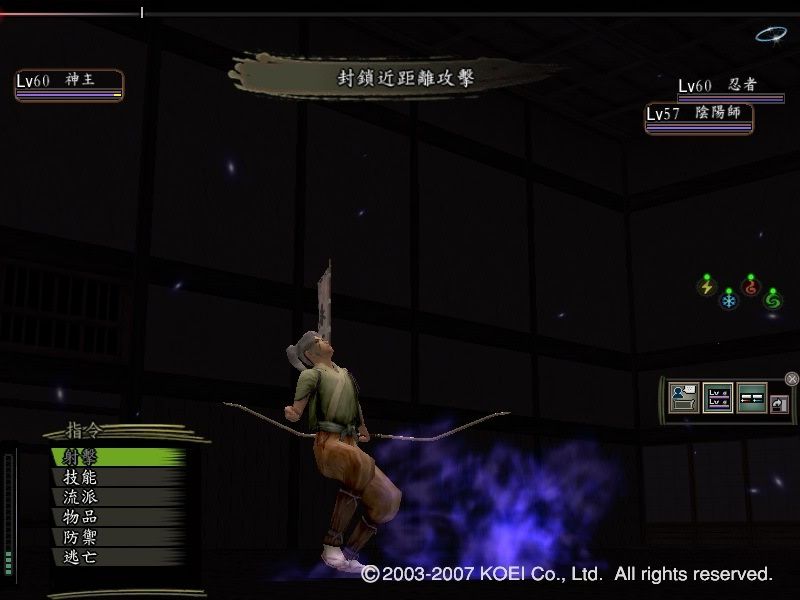Toggle the Lv nameplate display button
800x600 pixels.
pos(718,397)
